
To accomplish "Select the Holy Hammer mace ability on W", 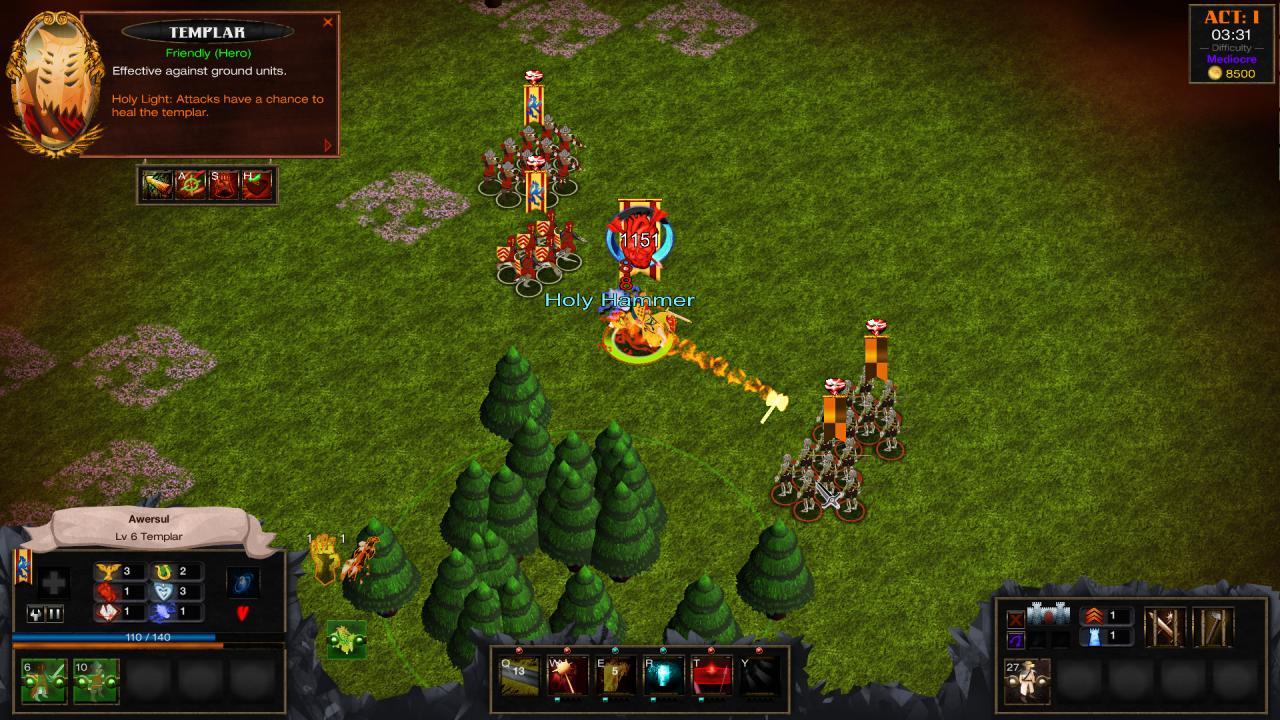I will click(x=567, y=676).
